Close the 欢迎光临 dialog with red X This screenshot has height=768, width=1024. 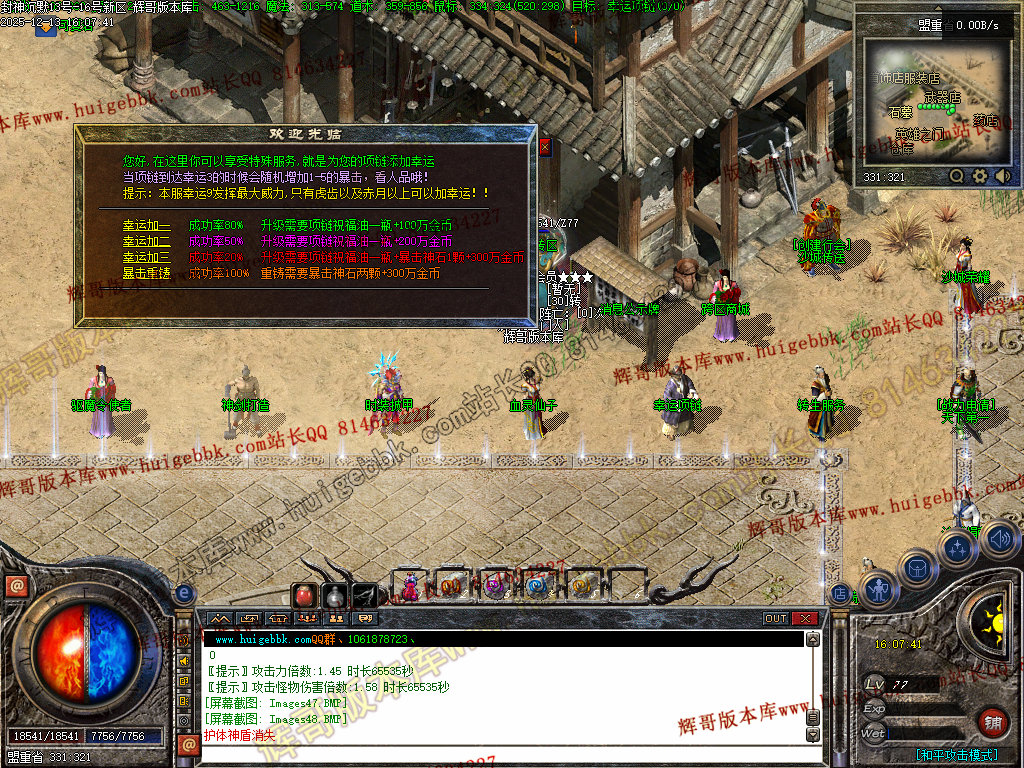(545, 148)
